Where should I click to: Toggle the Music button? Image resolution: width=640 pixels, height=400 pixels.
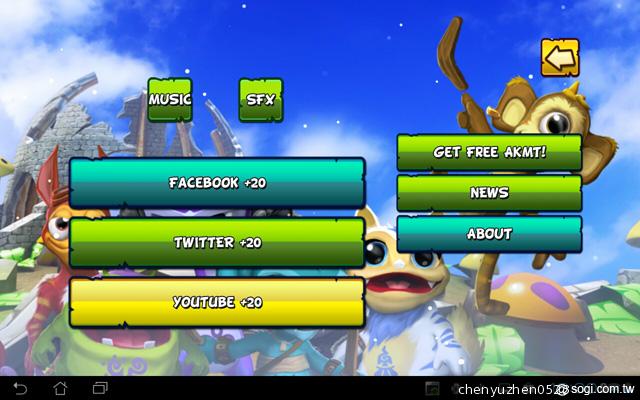[170, 100]
